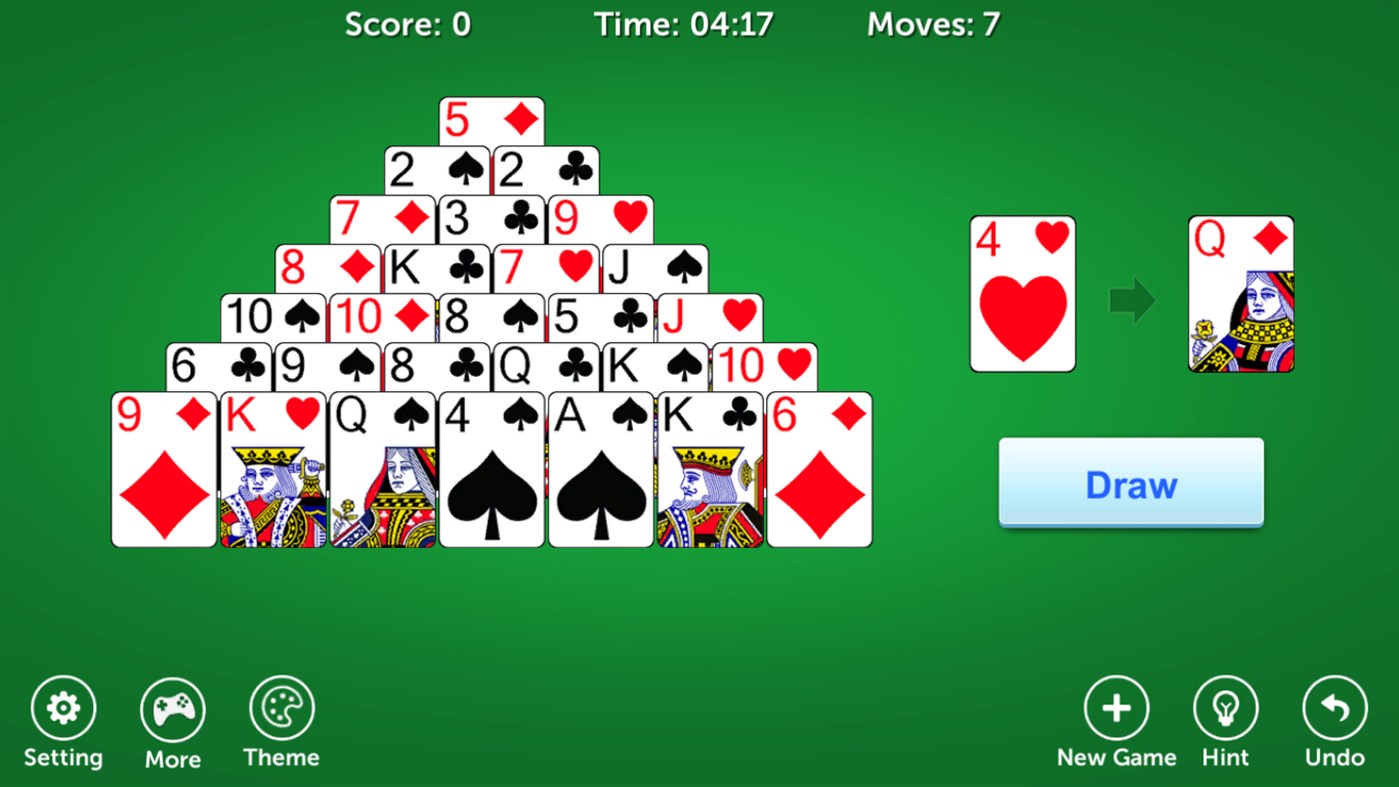Click the Queen of Diamonds waste card
This screenshot has width=1399, height=787.
[1240, 293]
